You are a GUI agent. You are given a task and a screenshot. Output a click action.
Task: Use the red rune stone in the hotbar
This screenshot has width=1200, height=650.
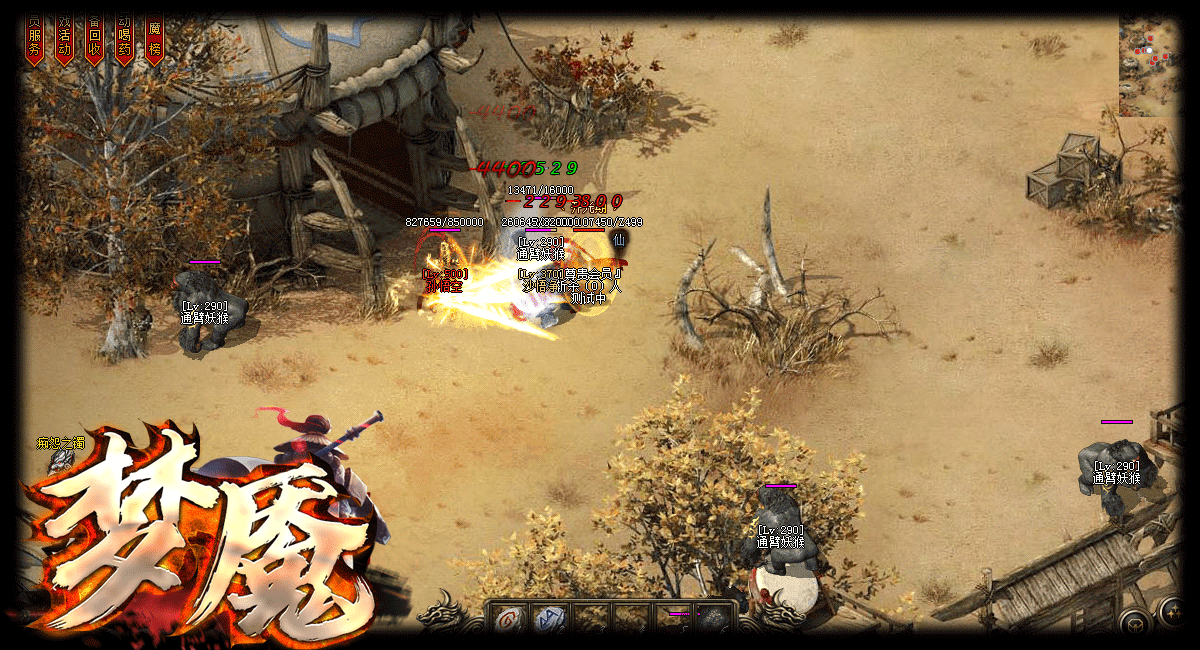(x=508, y=619)
